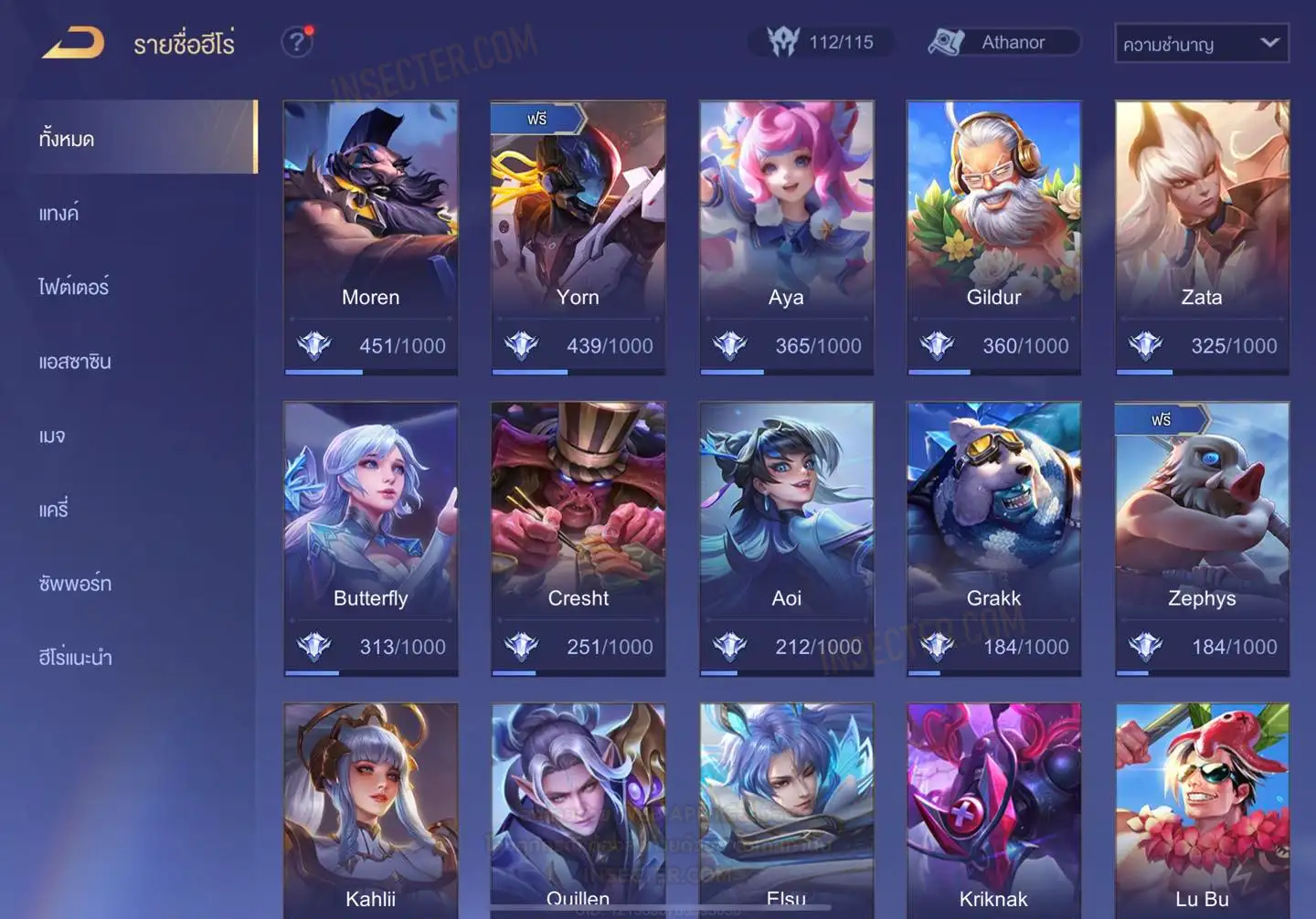1316x919 pixels.
Task: Open the ความชำนาญ sort dropdown
Action: (x=1201, y=43)
